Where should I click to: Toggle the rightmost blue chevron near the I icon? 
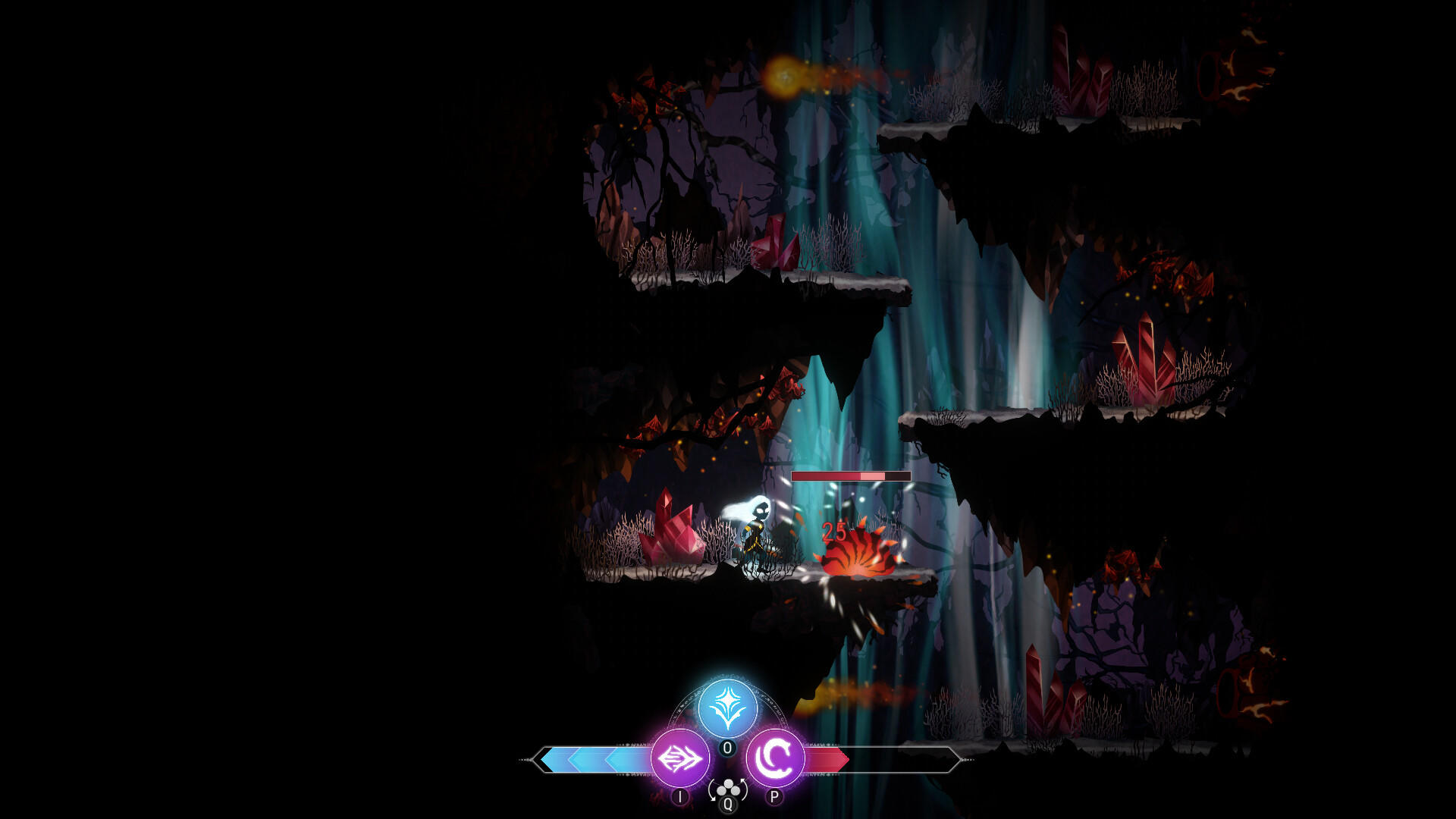click(627, 759)
